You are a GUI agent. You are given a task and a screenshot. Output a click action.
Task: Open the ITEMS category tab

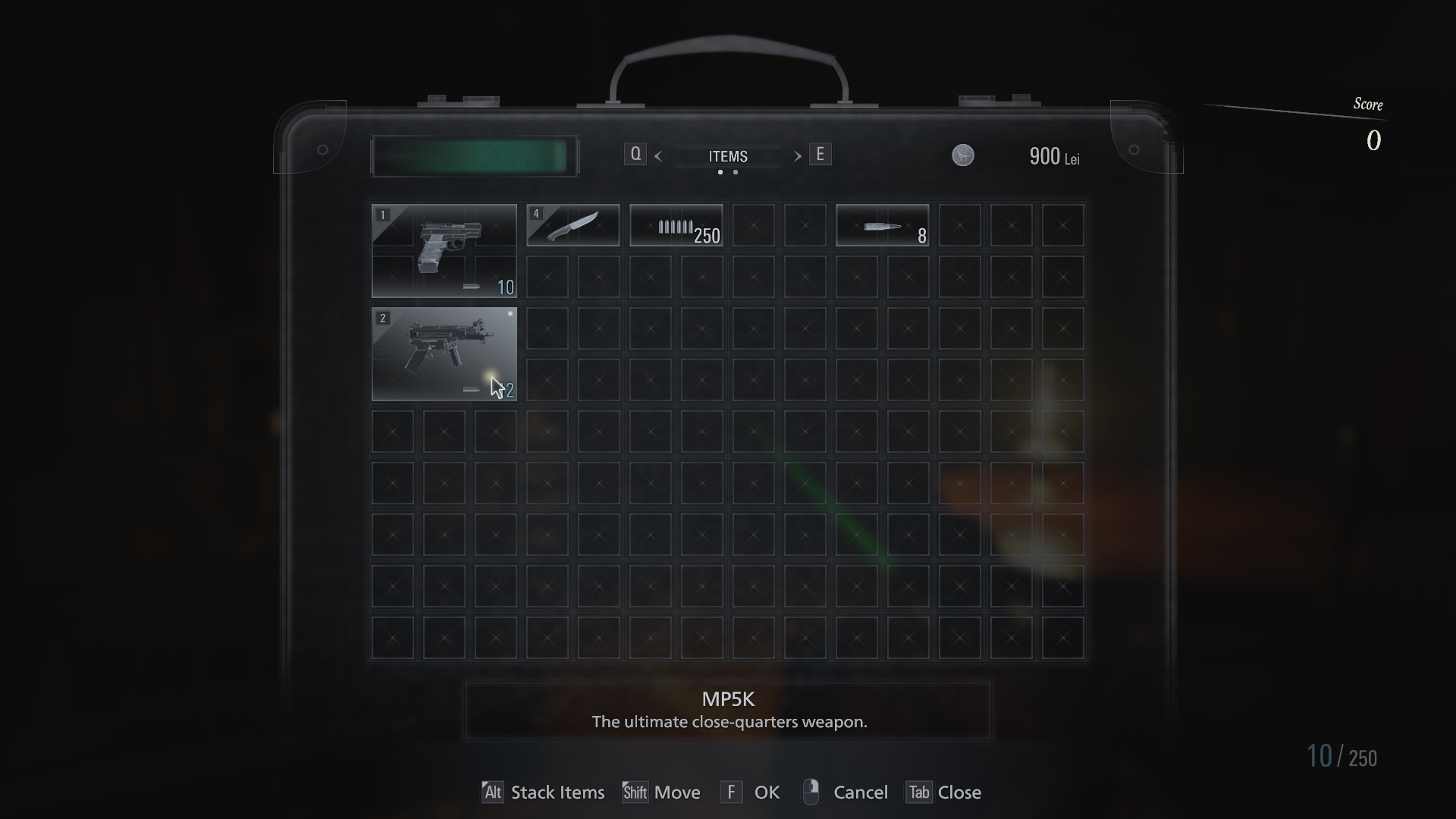pyautogui.click(x=727, y=156)
